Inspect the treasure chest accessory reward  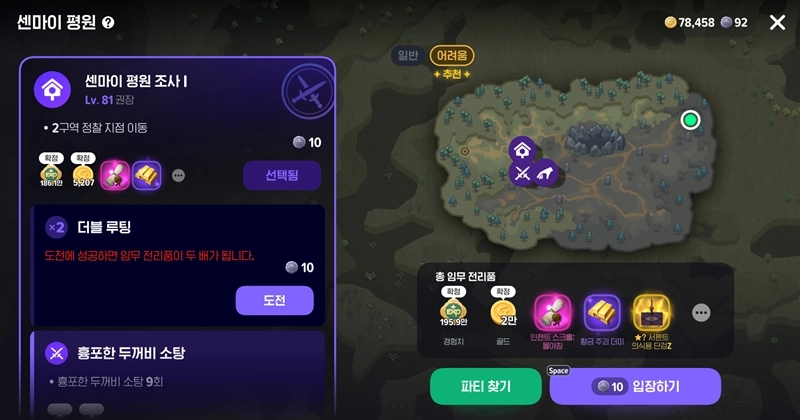652,312
